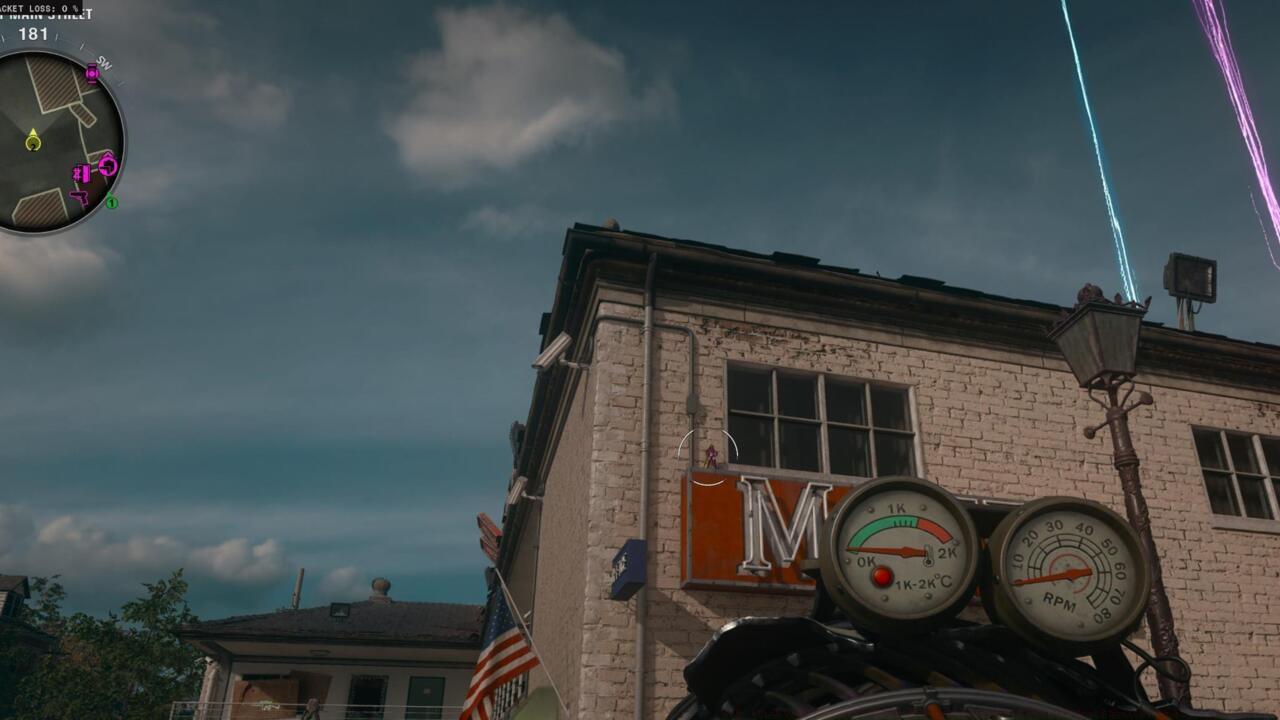Select the SW compass heading on the minimap ring
This screenshot has width=1280, height=720.
tap(104, 61)
